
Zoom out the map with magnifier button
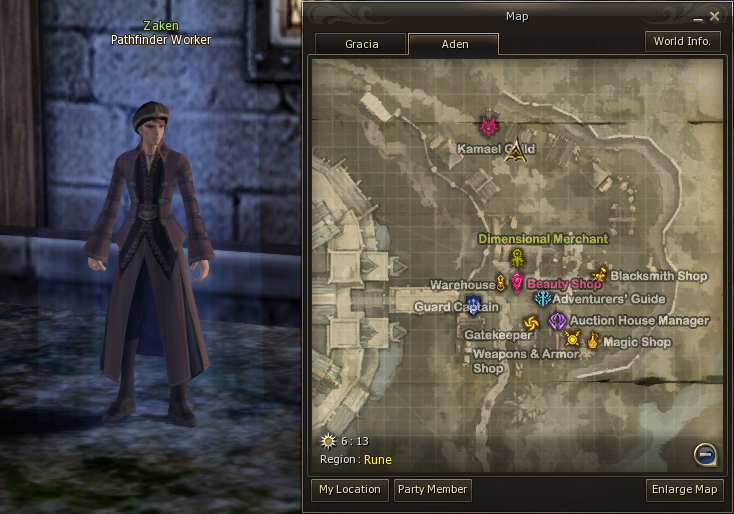706,455
